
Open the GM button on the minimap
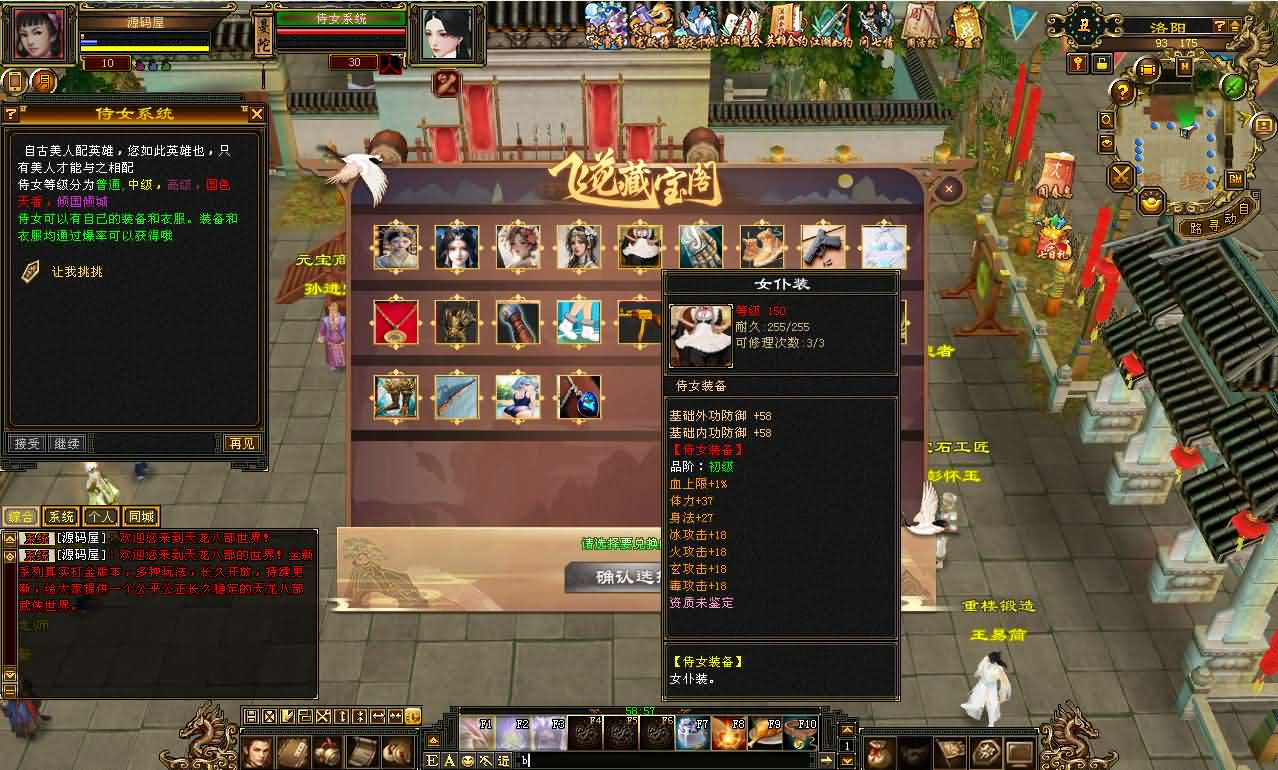coord(1234,178)
